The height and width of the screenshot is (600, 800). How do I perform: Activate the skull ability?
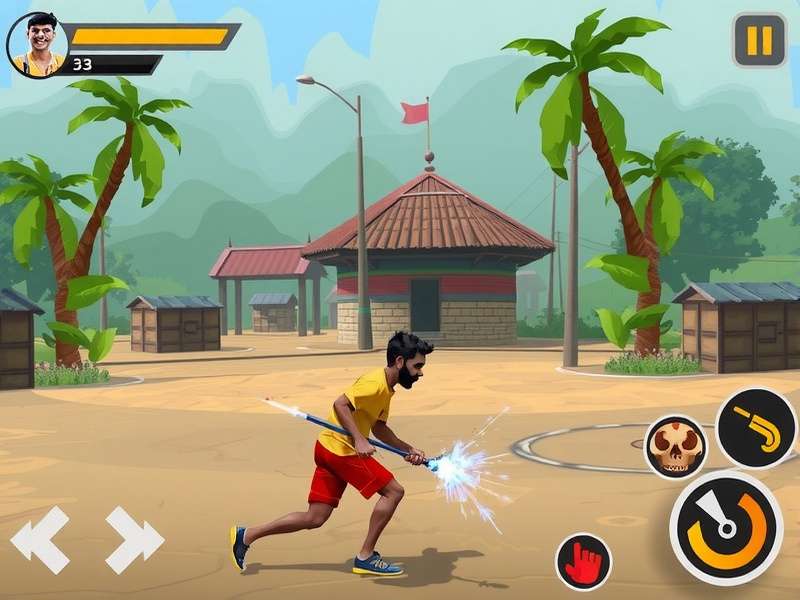[675, 446]
